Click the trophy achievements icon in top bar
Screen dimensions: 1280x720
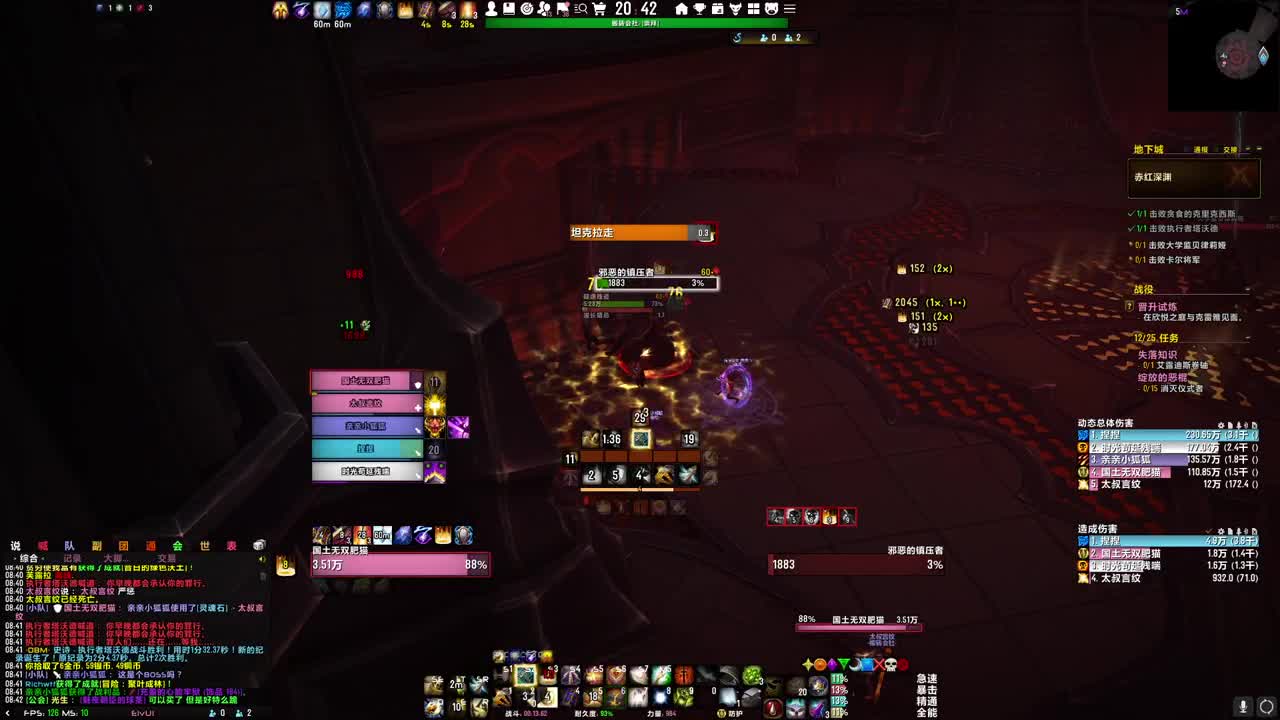pos(700,10)
